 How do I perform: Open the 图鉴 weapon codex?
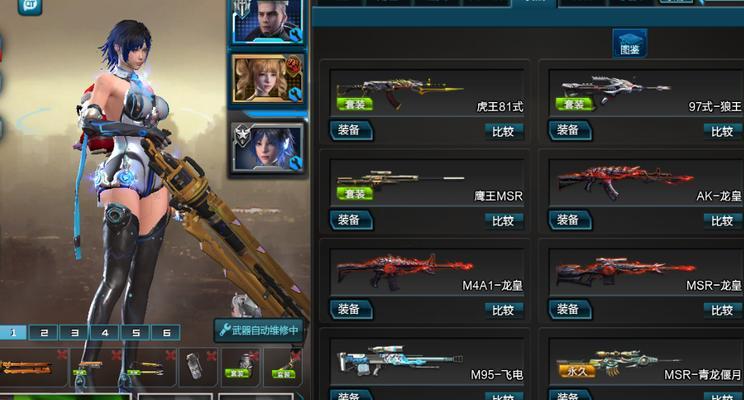[x=630, y=44]
